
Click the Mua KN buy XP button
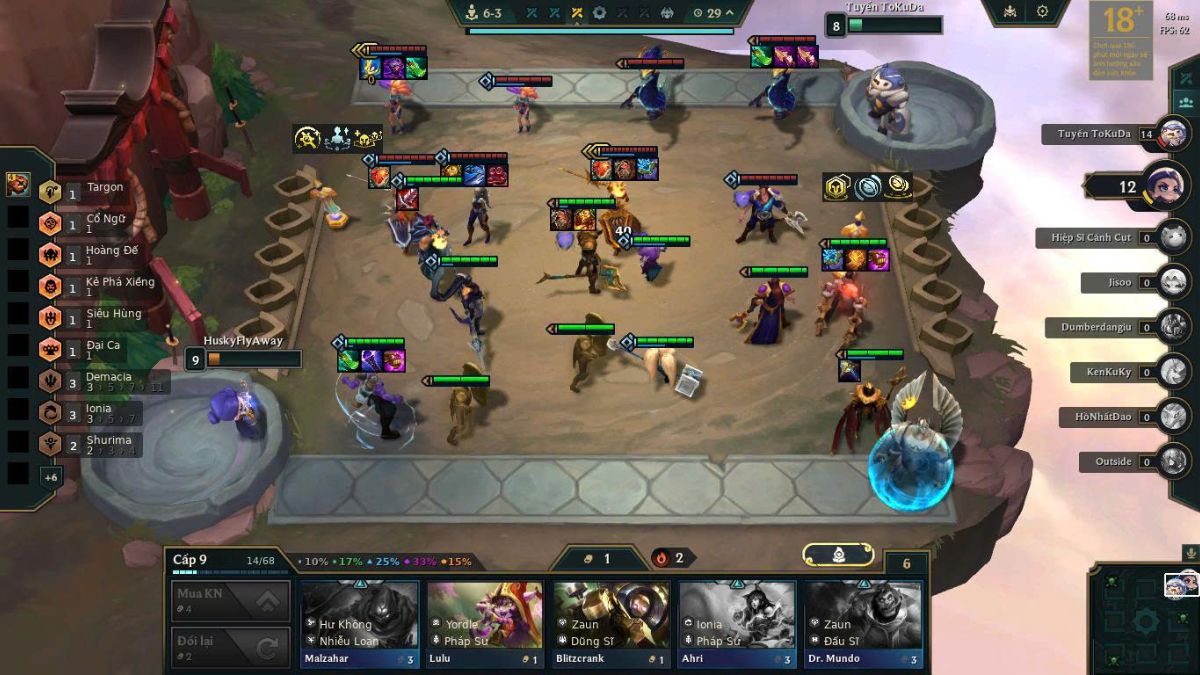tap(231, 601)
